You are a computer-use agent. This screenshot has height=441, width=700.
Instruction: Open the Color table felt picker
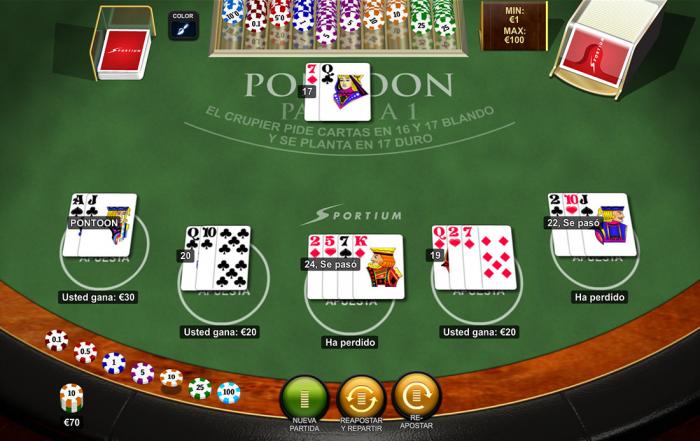(x=183, y=26)
